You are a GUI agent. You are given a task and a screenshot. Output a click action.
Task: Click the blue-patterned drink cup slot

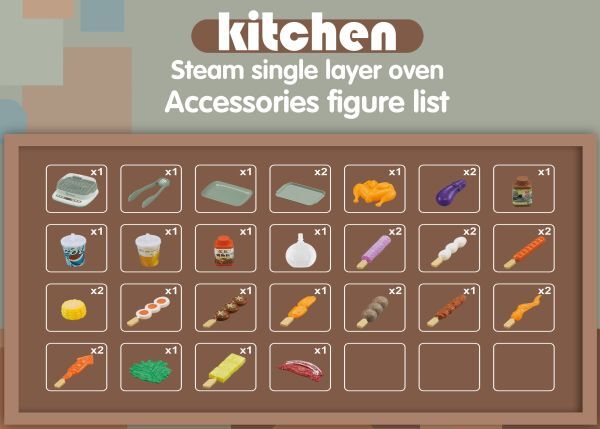point(76,248)
